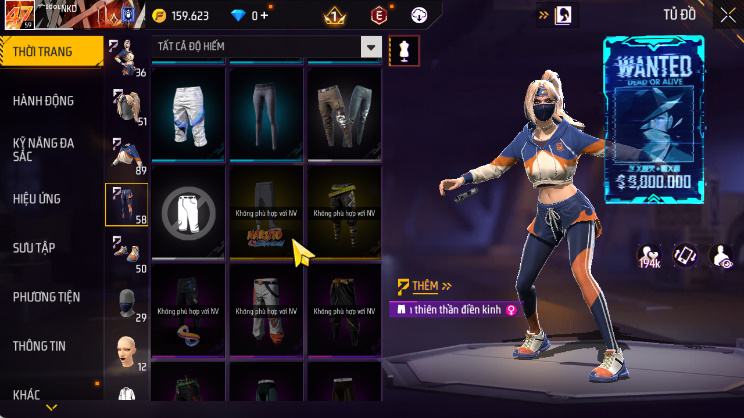The image size is (744, 418).
Task: Open the Phương Tiện vehicles tab
Action: click(46, 296)
